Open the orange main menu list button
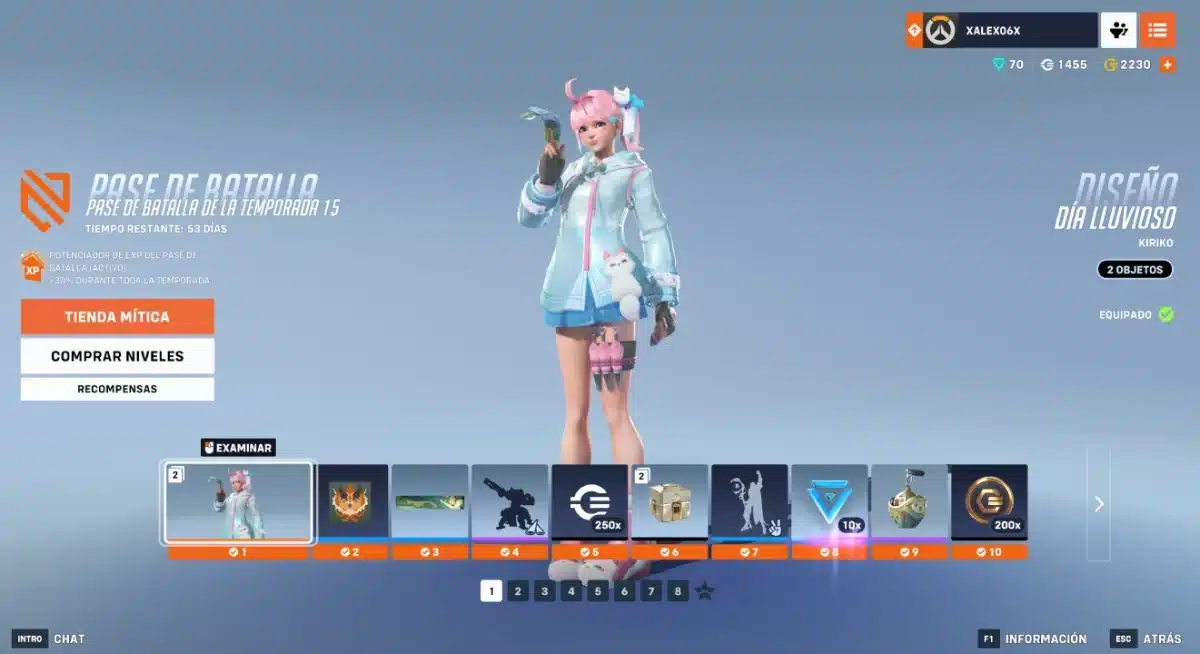The height and width of the screenshot is (654, 1200). click(1157, 30)
